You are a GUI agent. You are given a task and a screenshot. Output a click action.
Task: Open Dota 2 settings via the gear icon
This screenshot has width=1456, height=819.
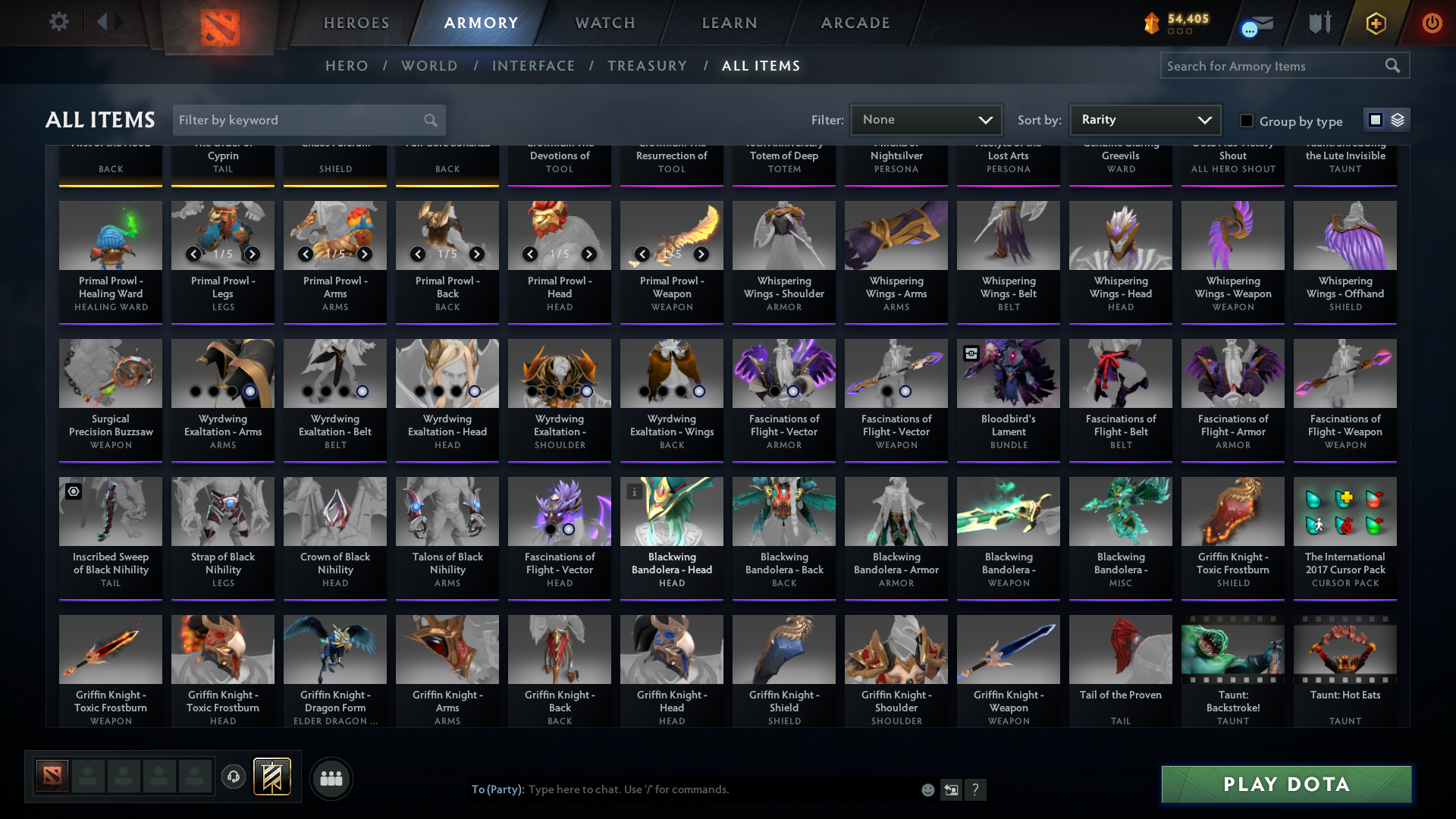pos(58,22)
